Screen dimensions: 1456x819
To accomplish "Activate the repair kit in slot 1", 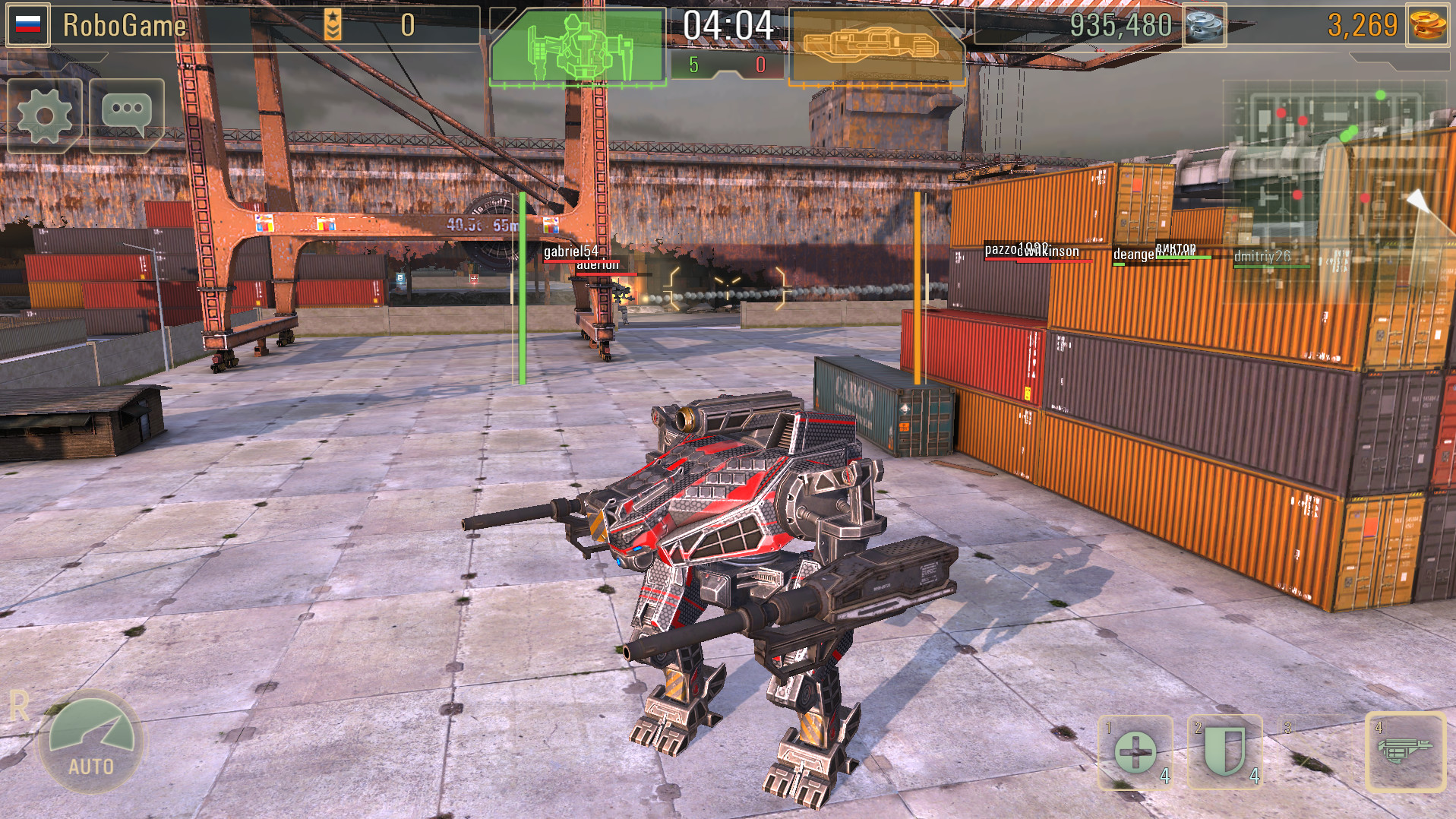I will point(1135,754).
